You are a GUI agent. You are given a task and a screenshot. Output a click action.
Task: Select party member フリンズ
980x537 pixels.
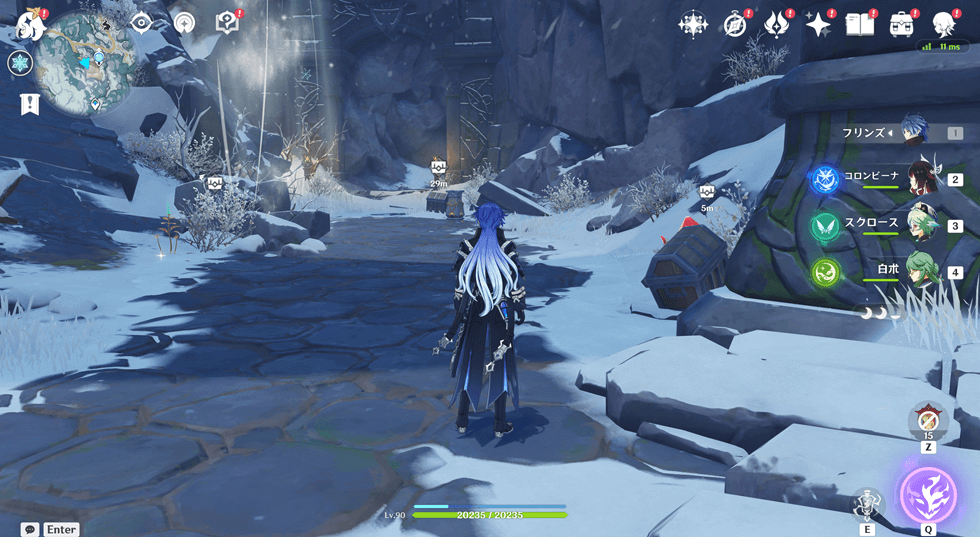(x=913, y=131)
